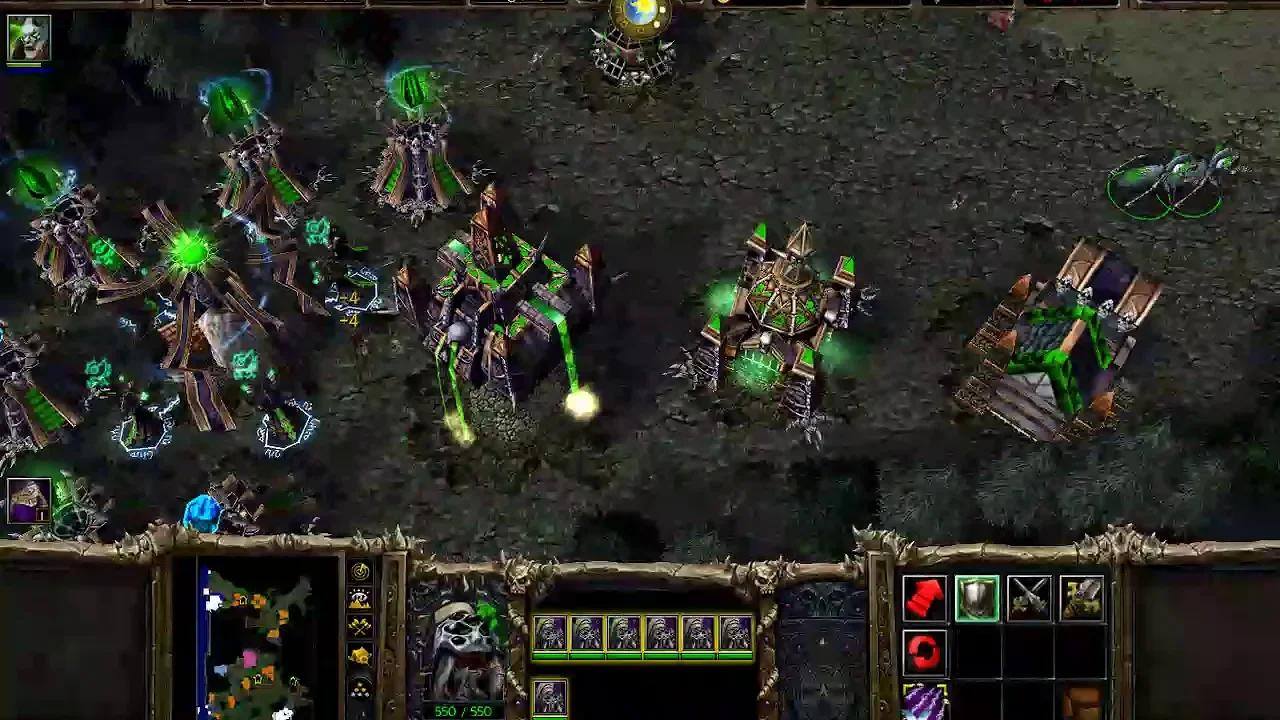Click the gold pile icon beside the minimap

point(361,653)
